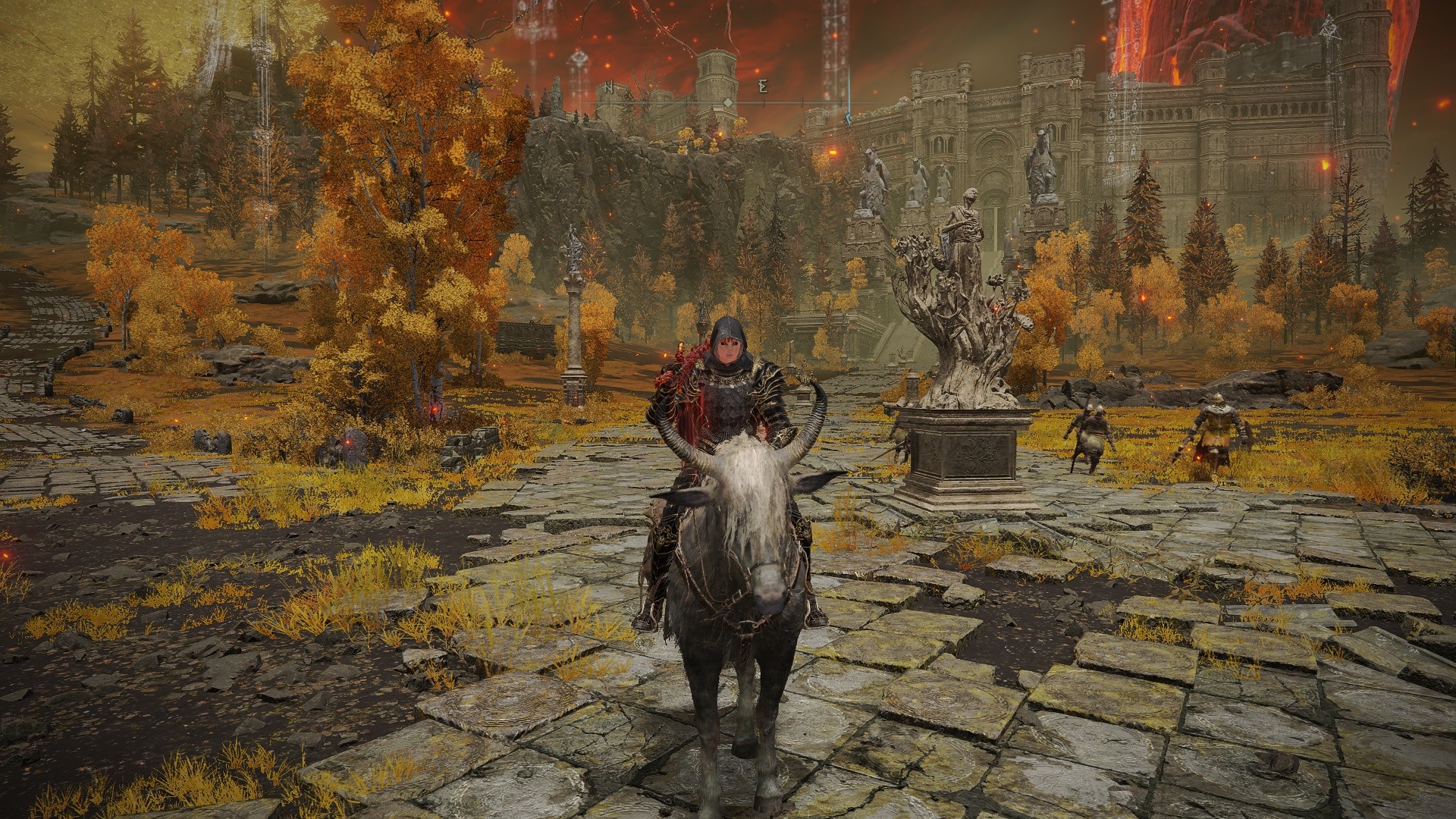Screen dimensions: 1456x819
Task: Click the compass bar's center diamond
Action: point(727,102)
